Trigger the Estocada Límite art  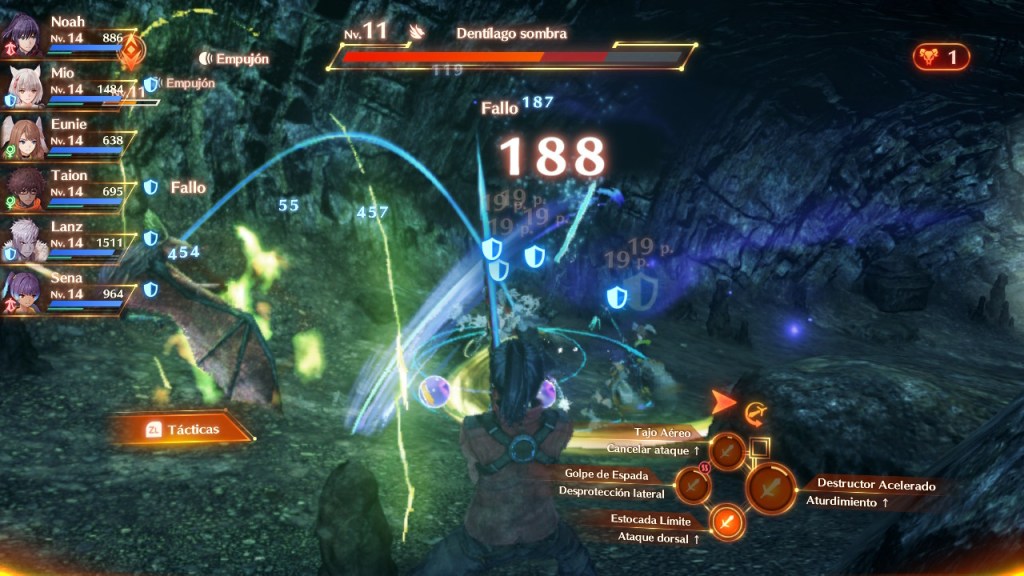(x=728, y=521)
